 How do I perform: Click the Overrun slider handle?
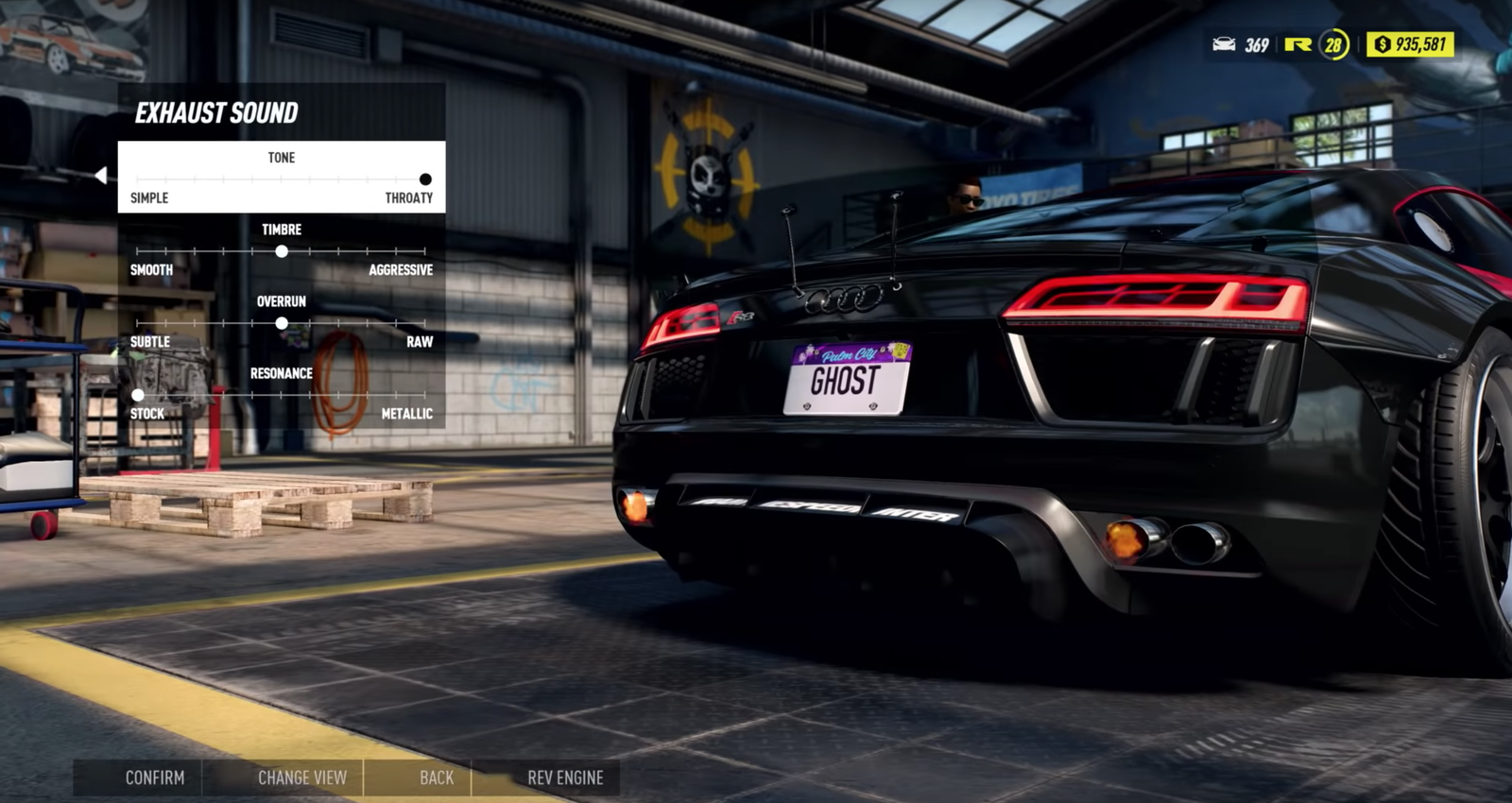click(x=282, y=323)
